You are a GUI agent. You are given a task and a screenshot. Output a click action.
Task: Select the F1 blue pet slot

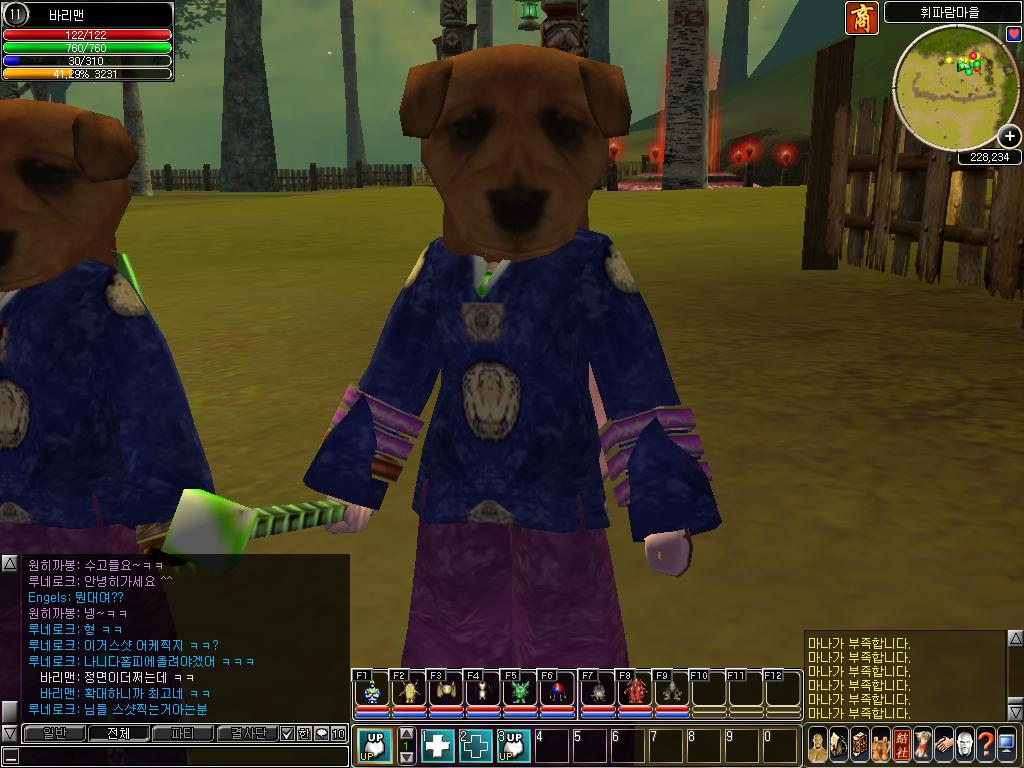tap(372, 691)
